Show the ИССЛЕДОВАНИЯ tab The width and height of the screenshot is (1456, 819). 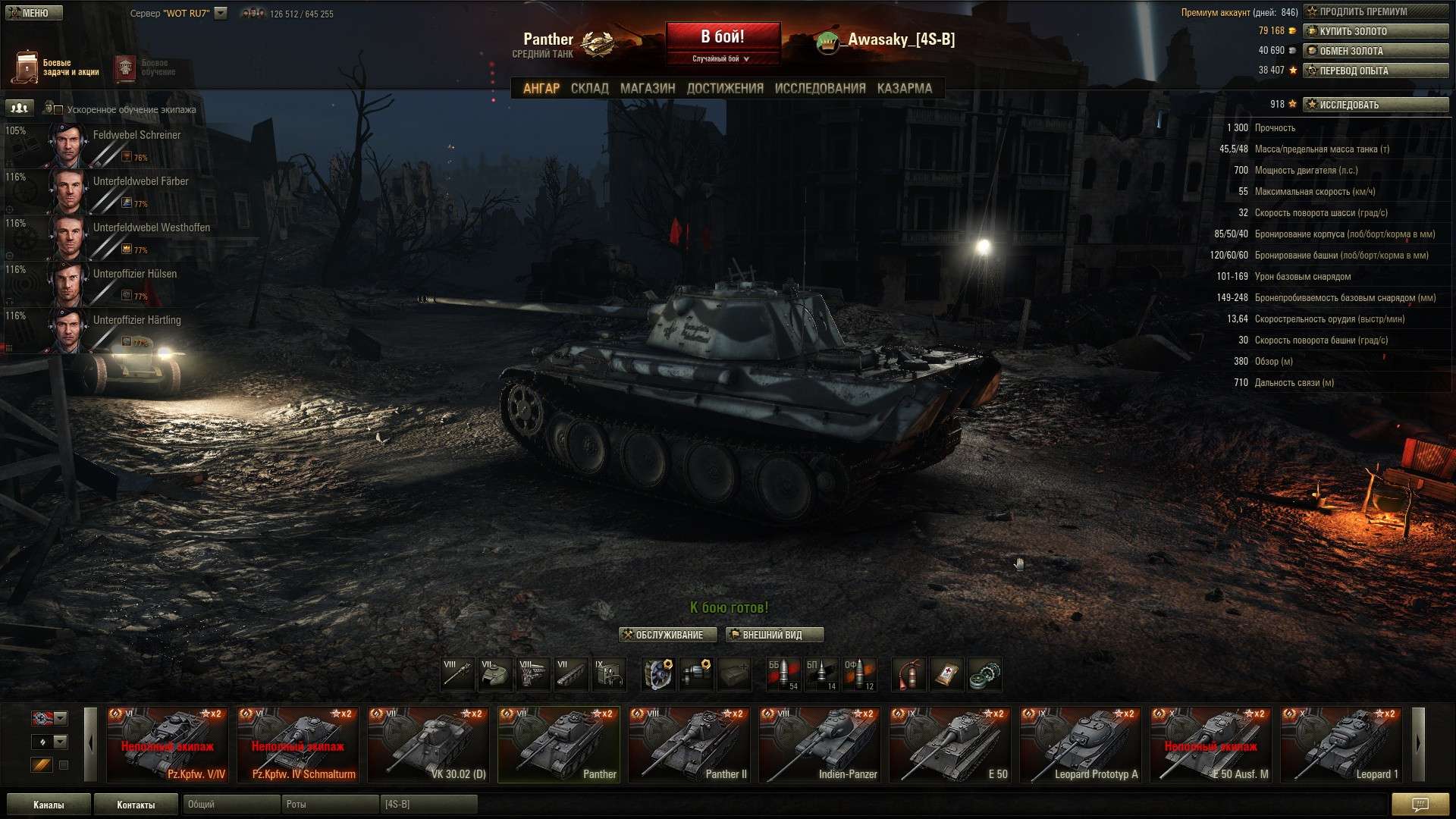click(820, 89)
